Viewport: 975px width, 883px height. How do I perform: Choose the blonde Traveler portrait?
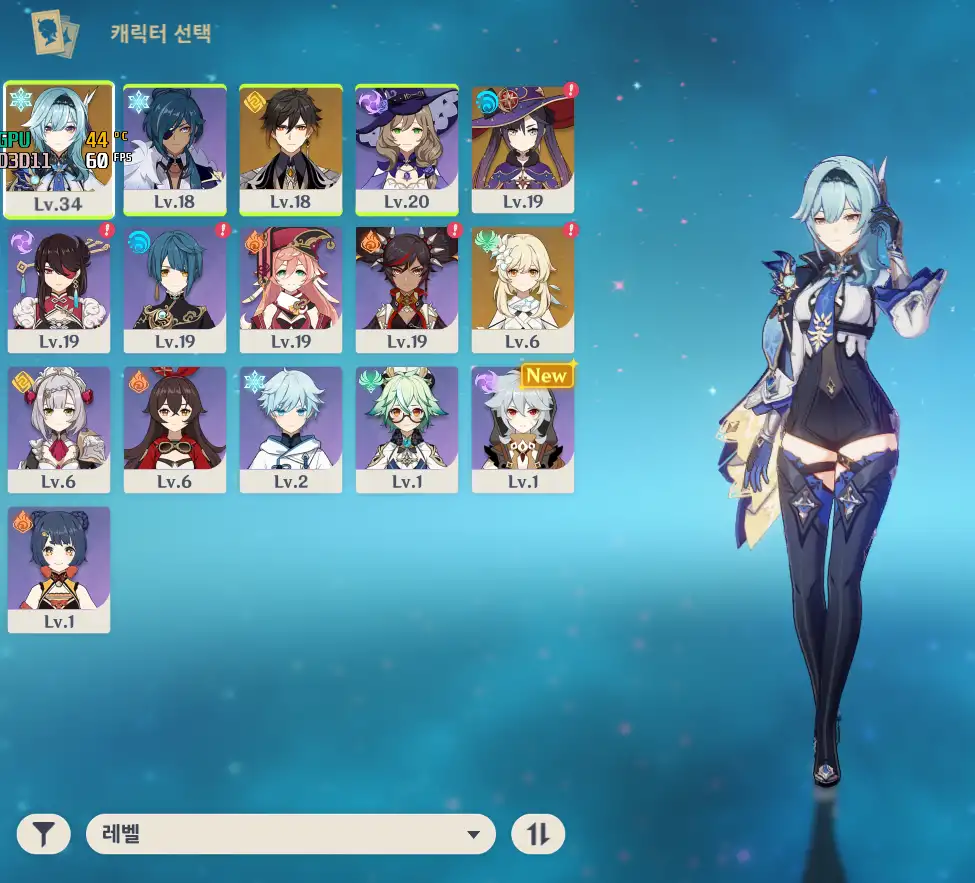tap(523, 288)
